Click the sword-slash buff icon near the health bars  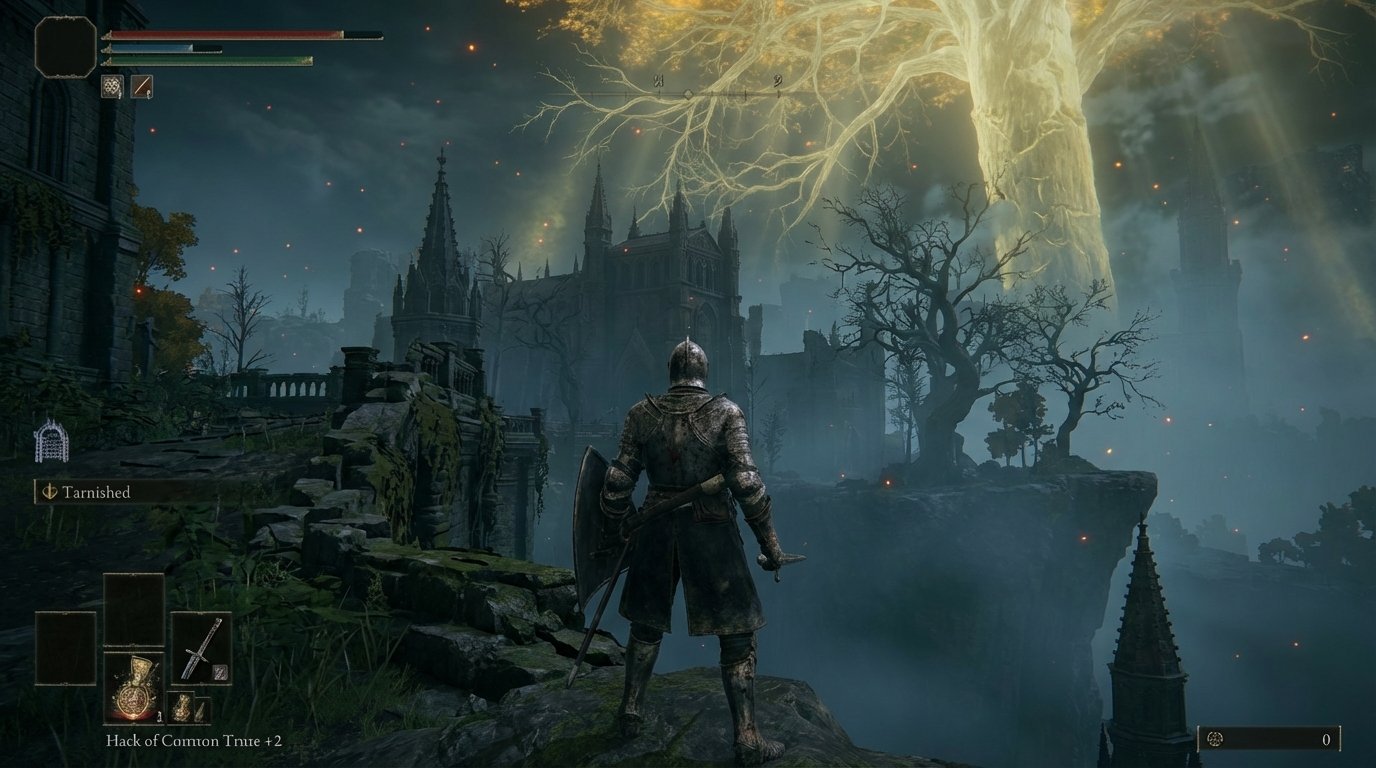click(142, 86)
